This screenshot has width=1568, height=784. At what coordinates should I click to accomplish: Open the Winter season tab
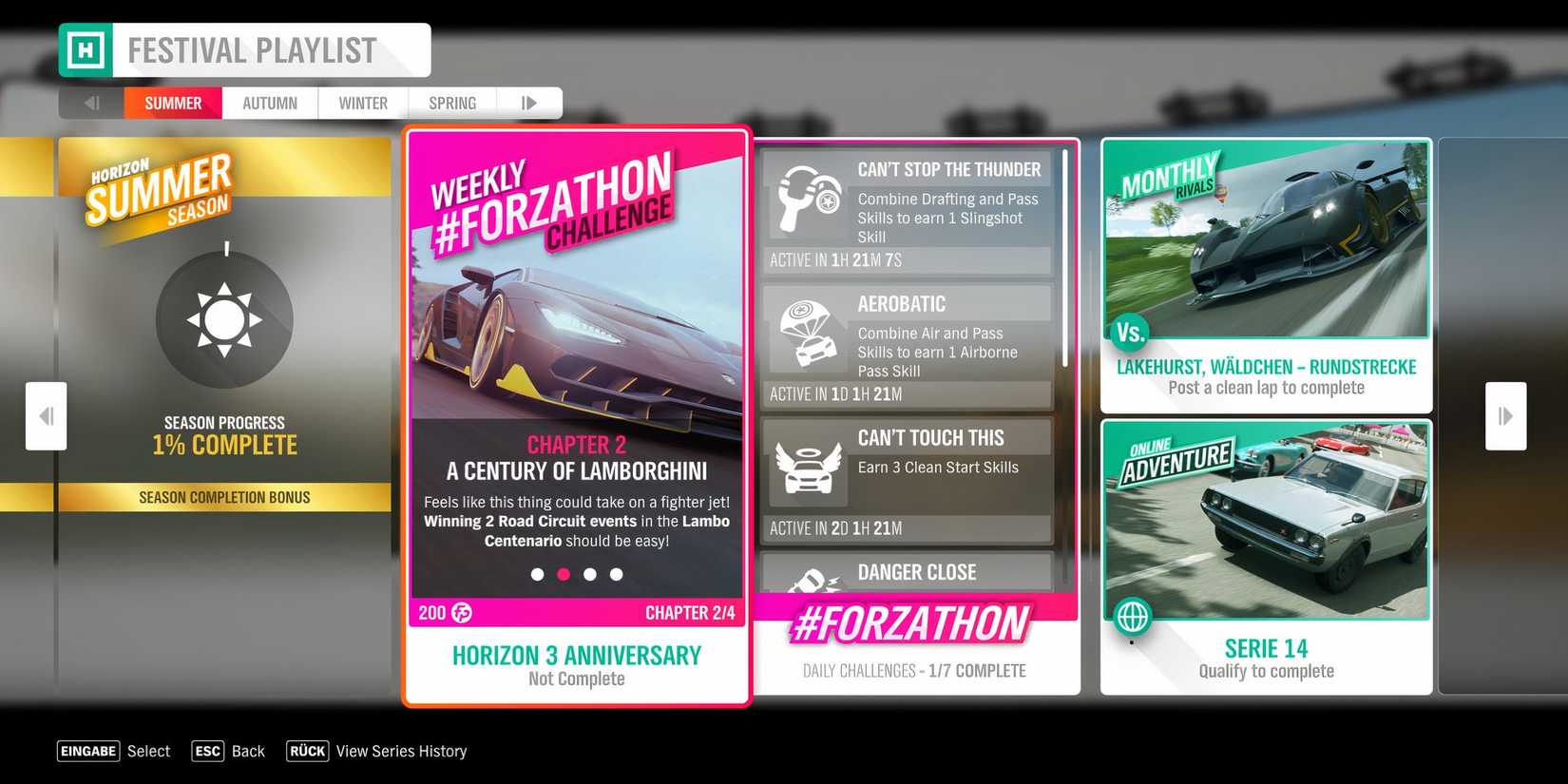[x=361, y=103]
